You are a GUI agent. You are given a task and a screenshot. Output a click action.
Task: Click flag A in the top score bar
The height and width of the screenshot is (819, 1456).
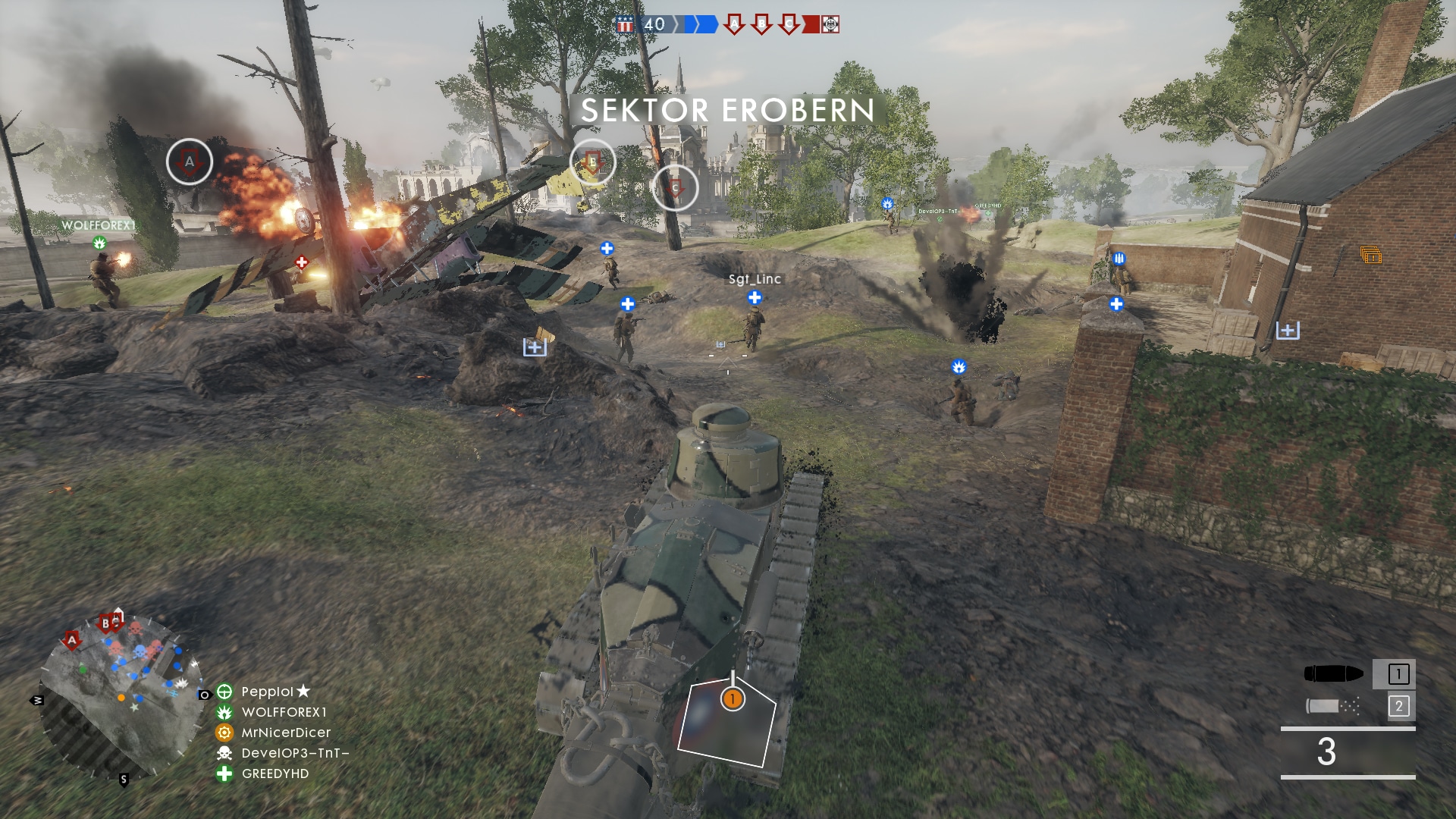coord(733,24)
